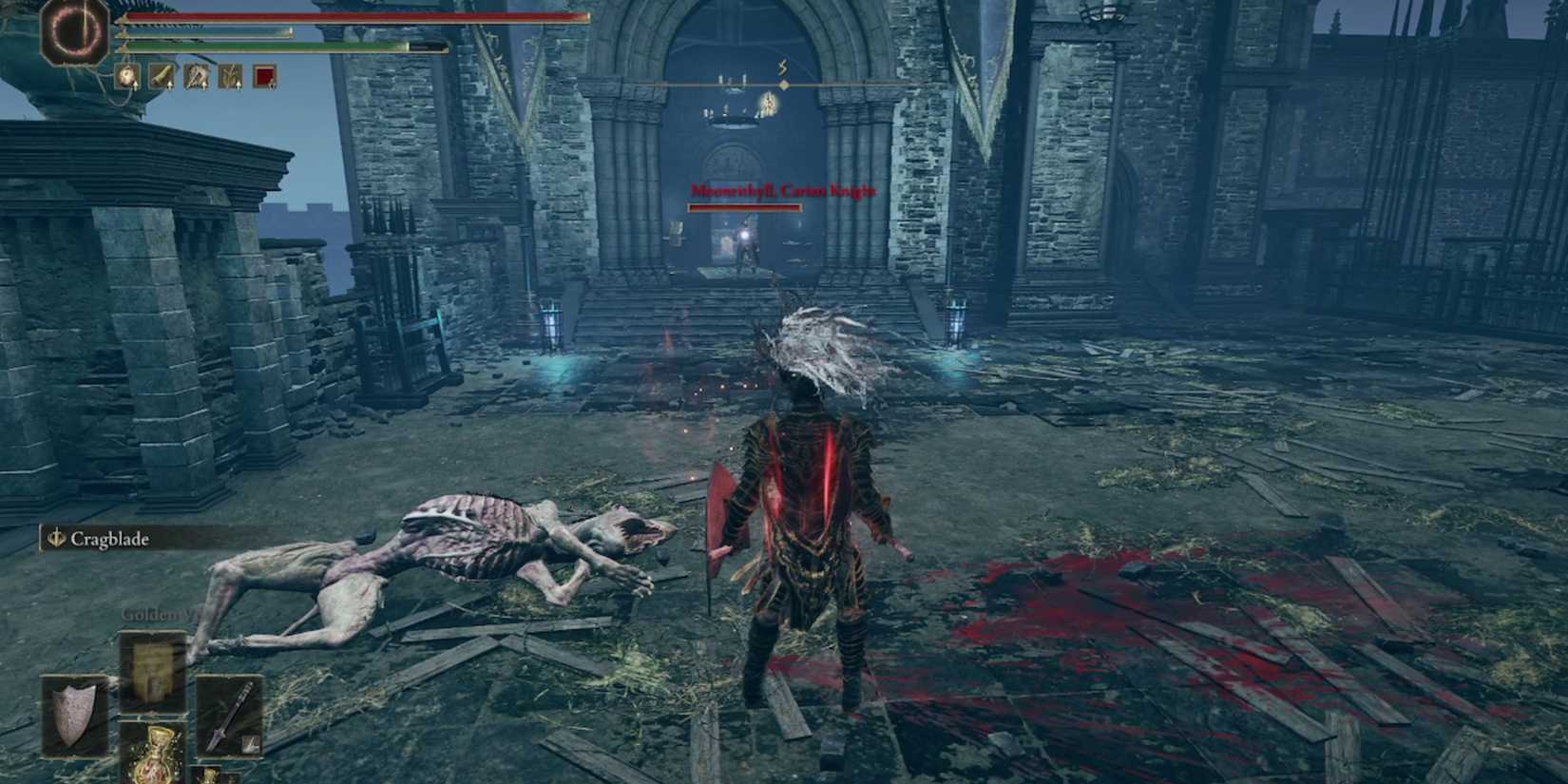Click the claw-shaped quick-item icon

tap(196, 78)
